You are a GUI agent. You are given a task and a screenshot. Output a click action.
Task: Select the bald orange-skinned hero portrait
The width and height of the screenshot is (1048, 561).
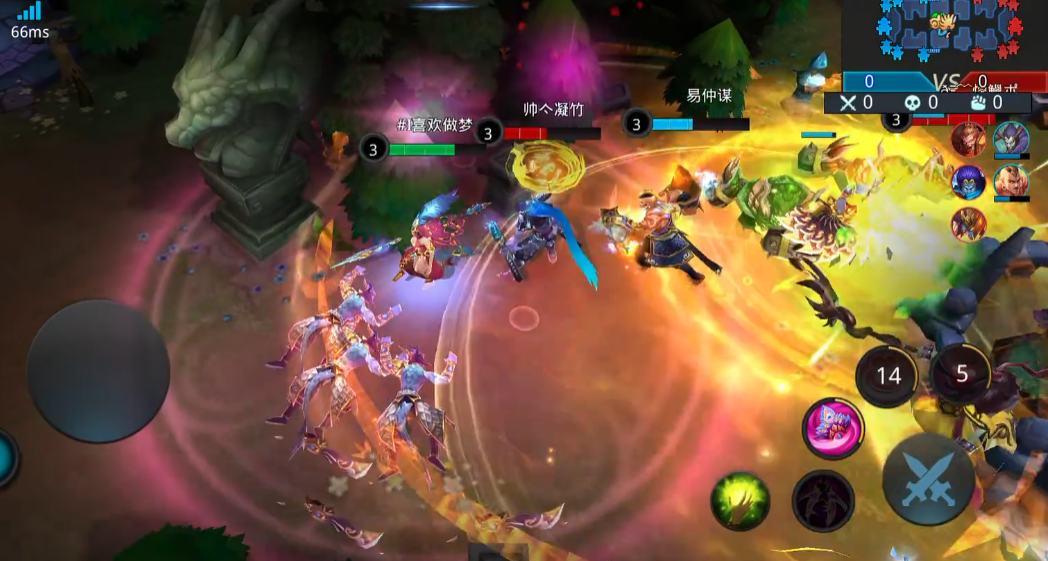coord(1011,181)
